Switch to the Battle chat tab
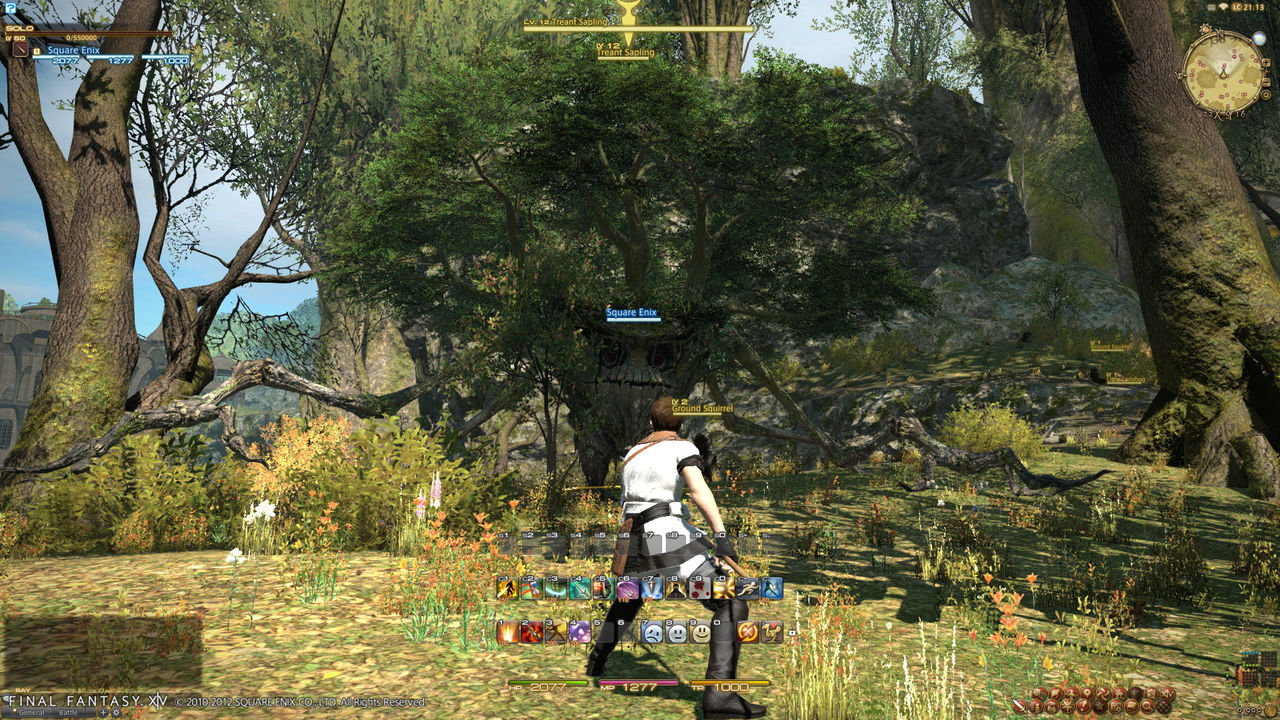The height and width of the screenshot is (720, 1280). coord(70,712)
